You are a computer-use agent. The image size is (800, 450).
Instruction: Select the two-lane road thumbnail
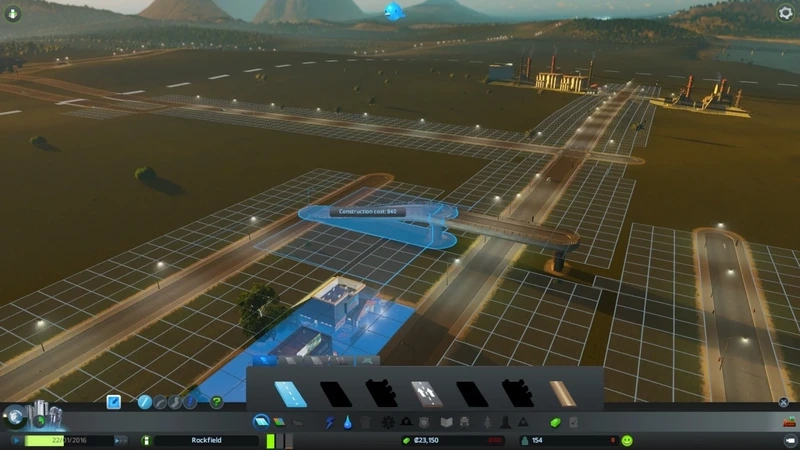pos(291,394)
